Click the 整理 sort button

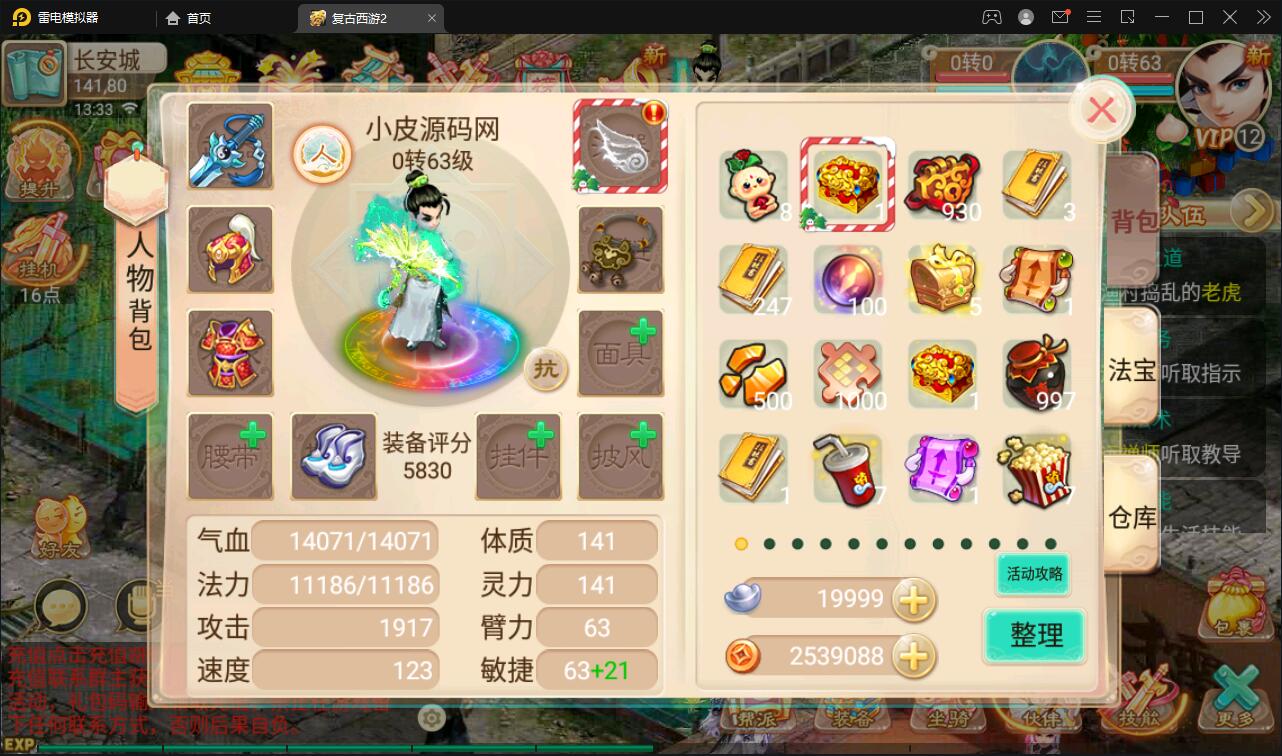coord(1035,635)
